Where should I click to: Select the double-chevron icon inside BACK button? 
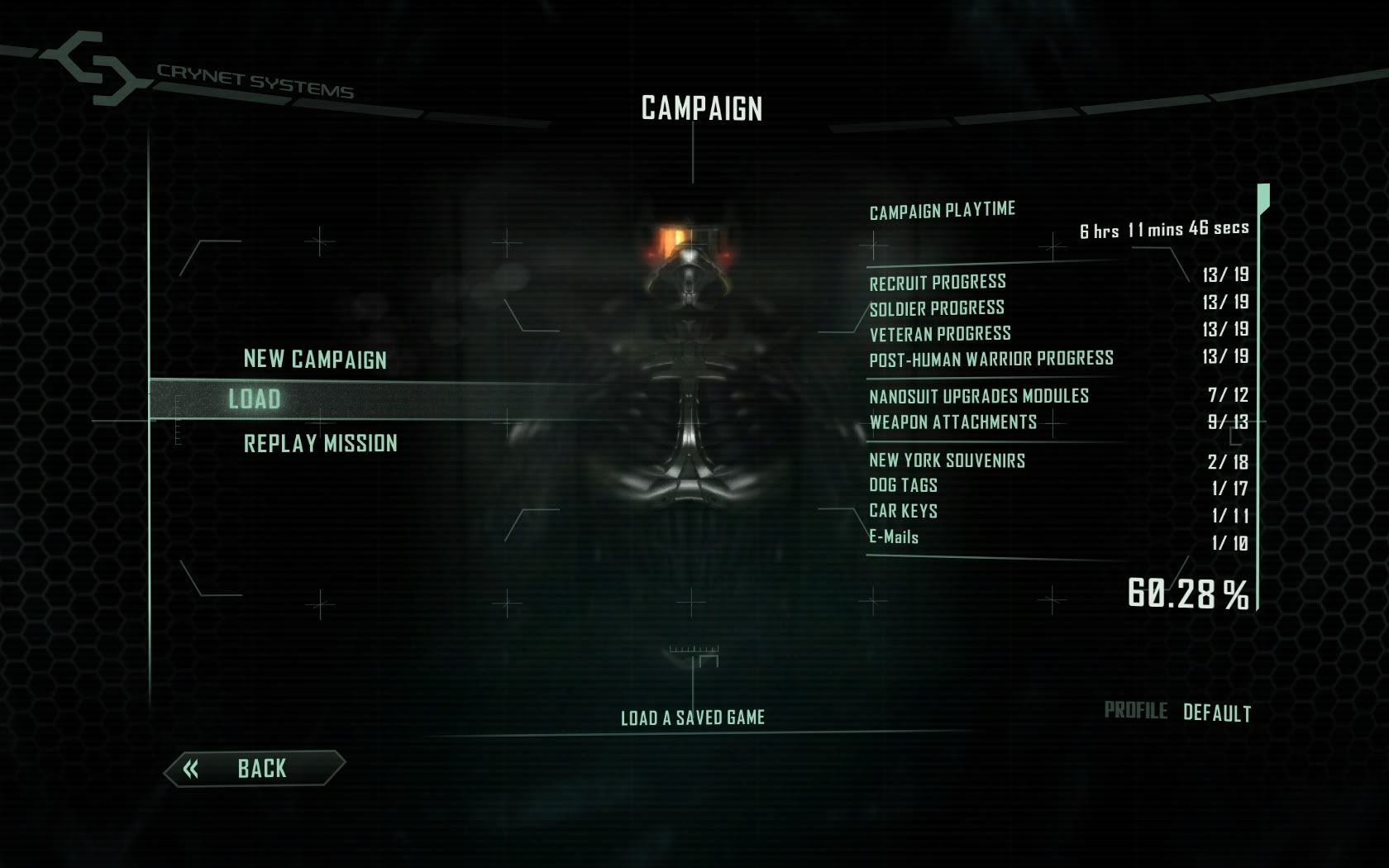pyautogui.click(x=192, y=768)
